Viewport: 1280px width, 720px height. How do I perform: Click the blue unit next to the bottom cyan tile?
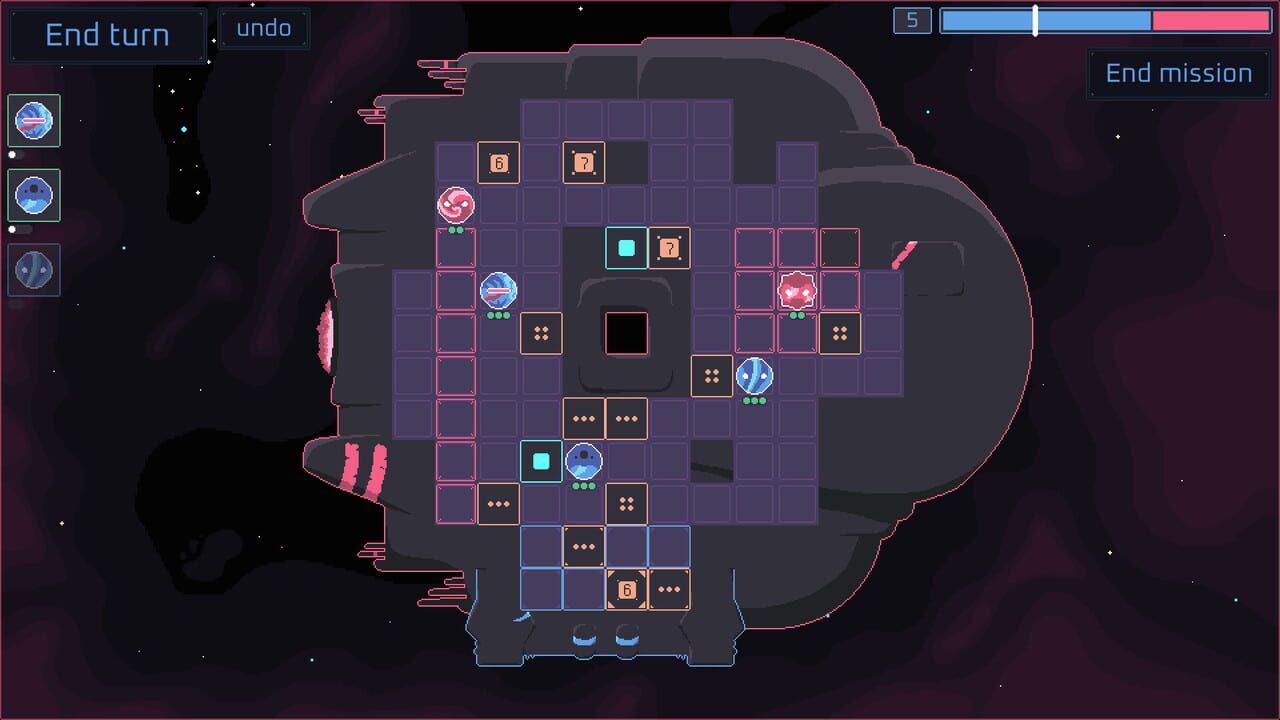583,460
